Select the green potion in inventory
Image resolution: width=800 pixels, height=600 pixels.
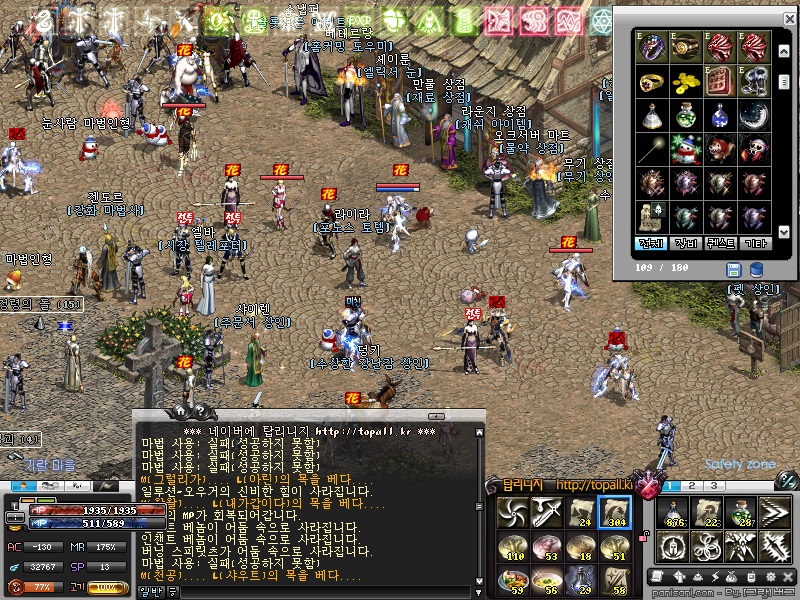(x=686, y=114)
